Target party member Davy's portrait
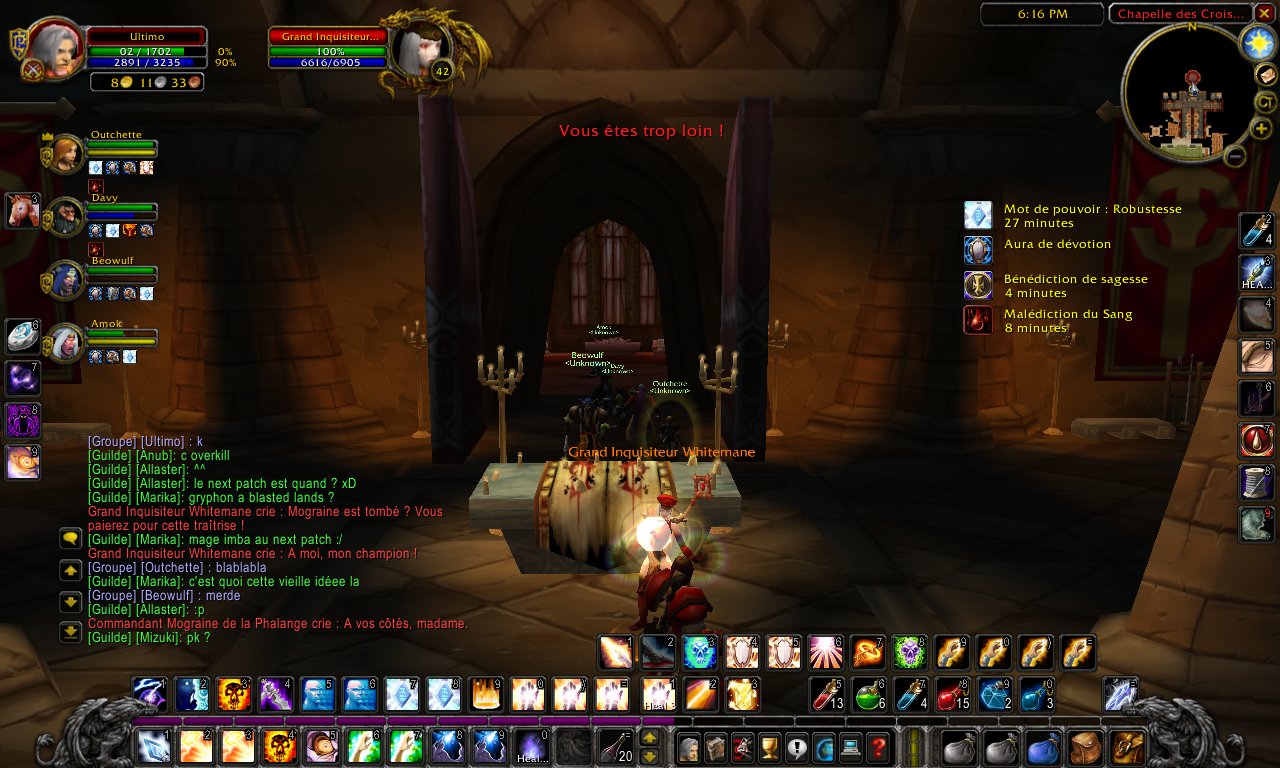The width and height of the screenshot is (1280, 768). (67, 216)
